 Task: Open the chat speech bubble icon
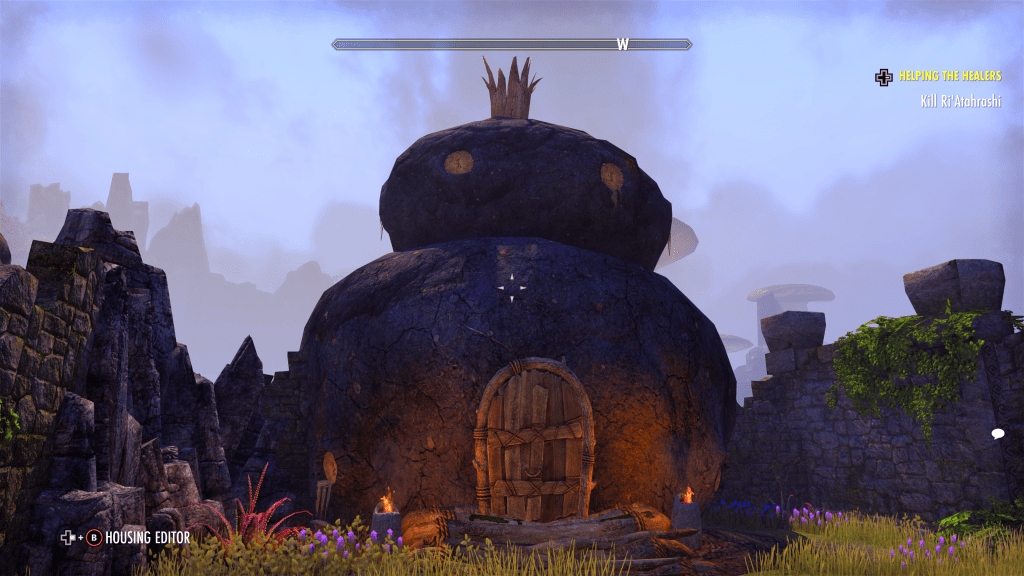(x=997, y=433)
